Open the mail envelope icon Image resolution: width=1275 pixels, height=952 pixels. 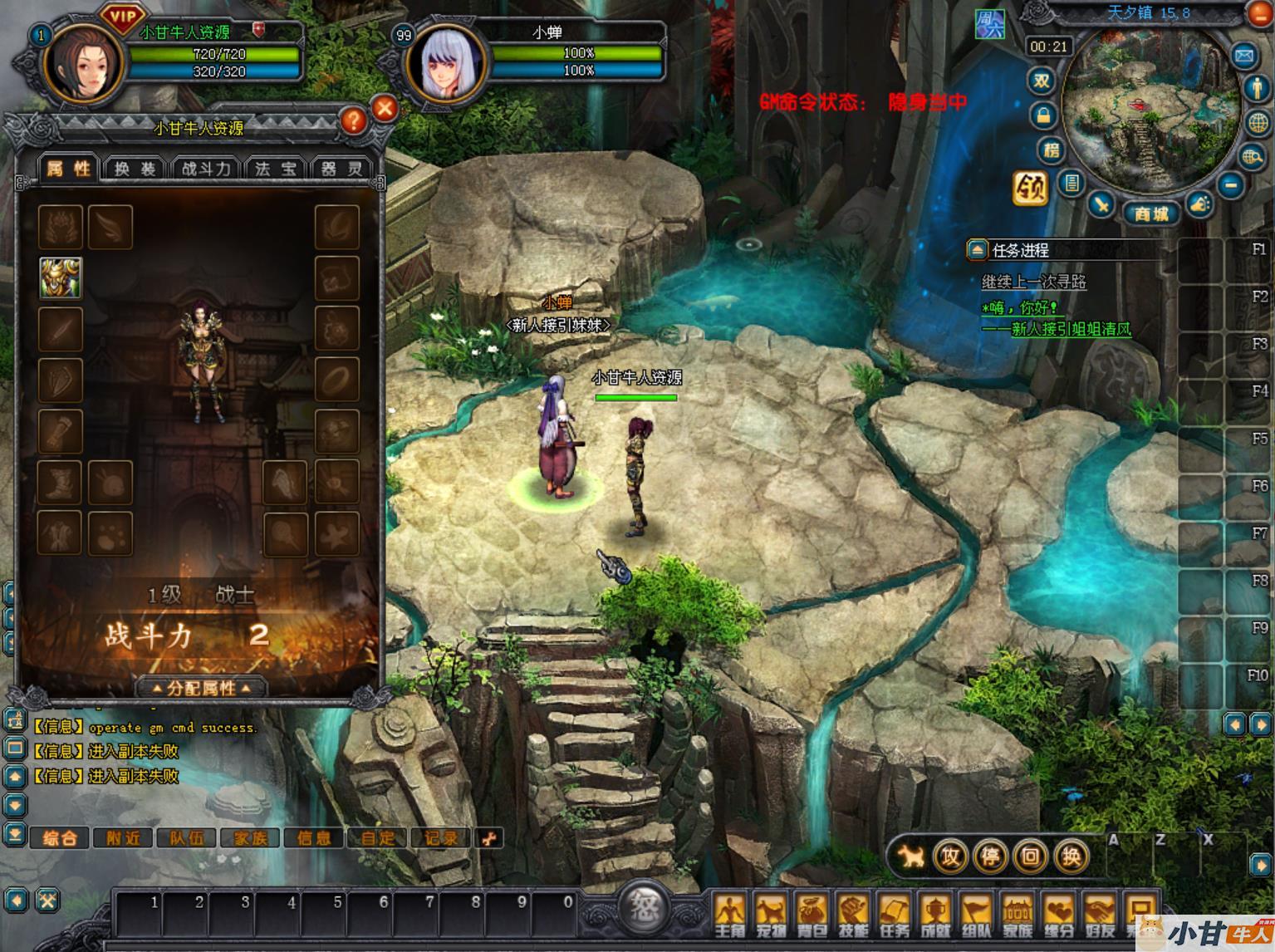(x=1243, y=56)
